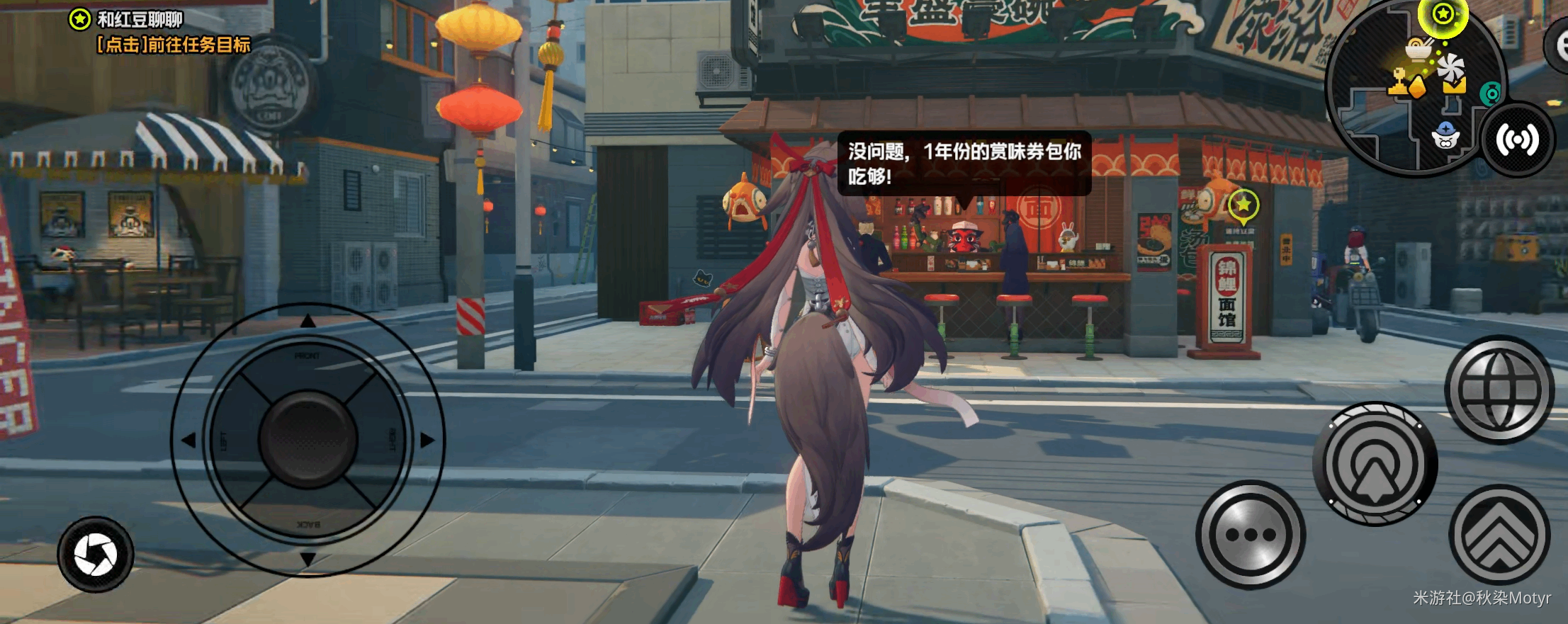Viewport: 1568px width, 624px height.
Task: Click the yellow star quest marker over shop
Action: 1243,205
